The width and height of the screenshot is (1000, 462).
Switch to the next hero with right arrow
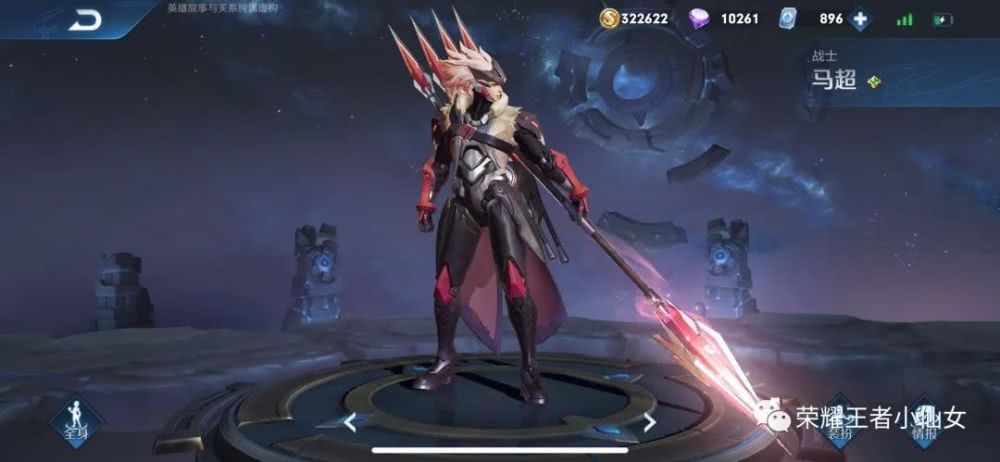pyautogui.click(x=649, y=422)
